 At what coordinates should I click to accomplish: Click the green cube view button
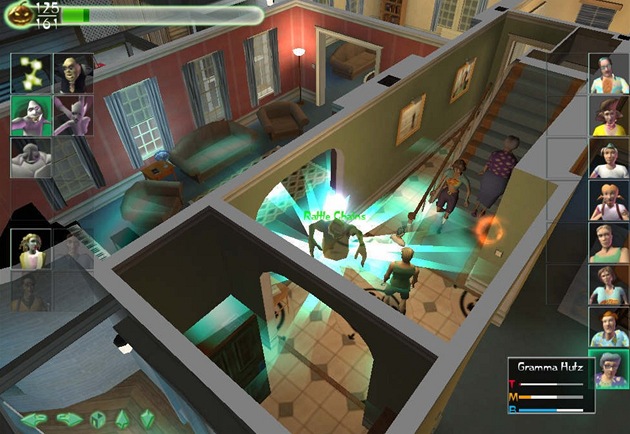click(98, 418)
